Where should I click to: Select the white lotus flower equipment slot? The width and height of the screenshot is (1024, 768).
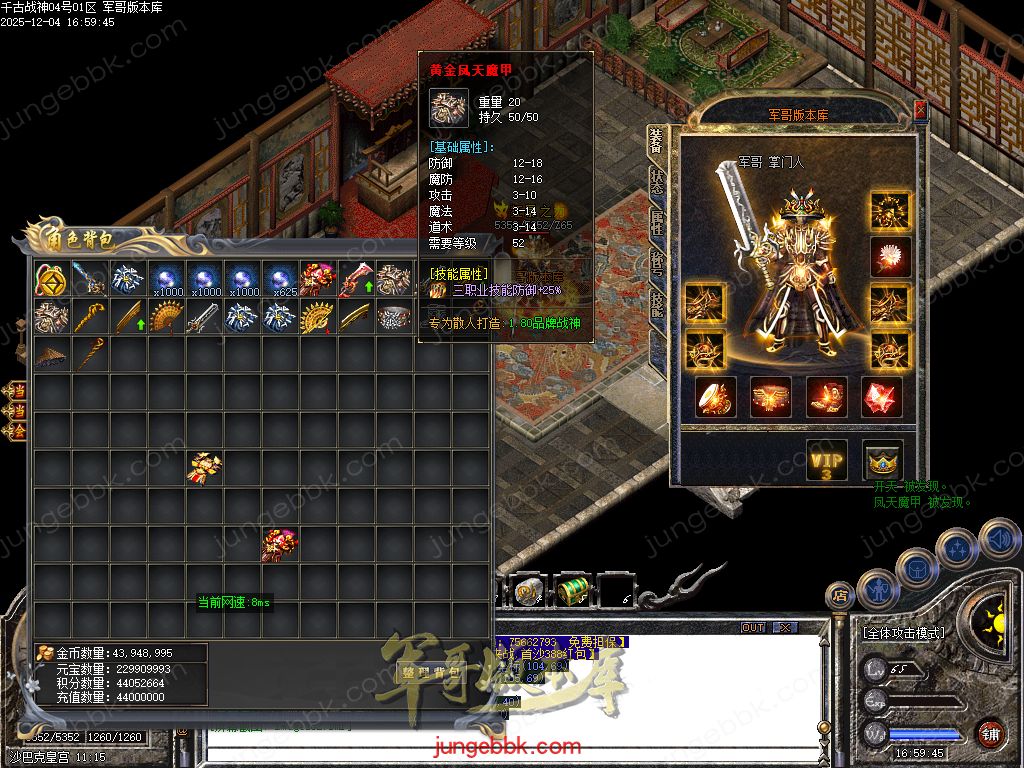tap(889, 256)
